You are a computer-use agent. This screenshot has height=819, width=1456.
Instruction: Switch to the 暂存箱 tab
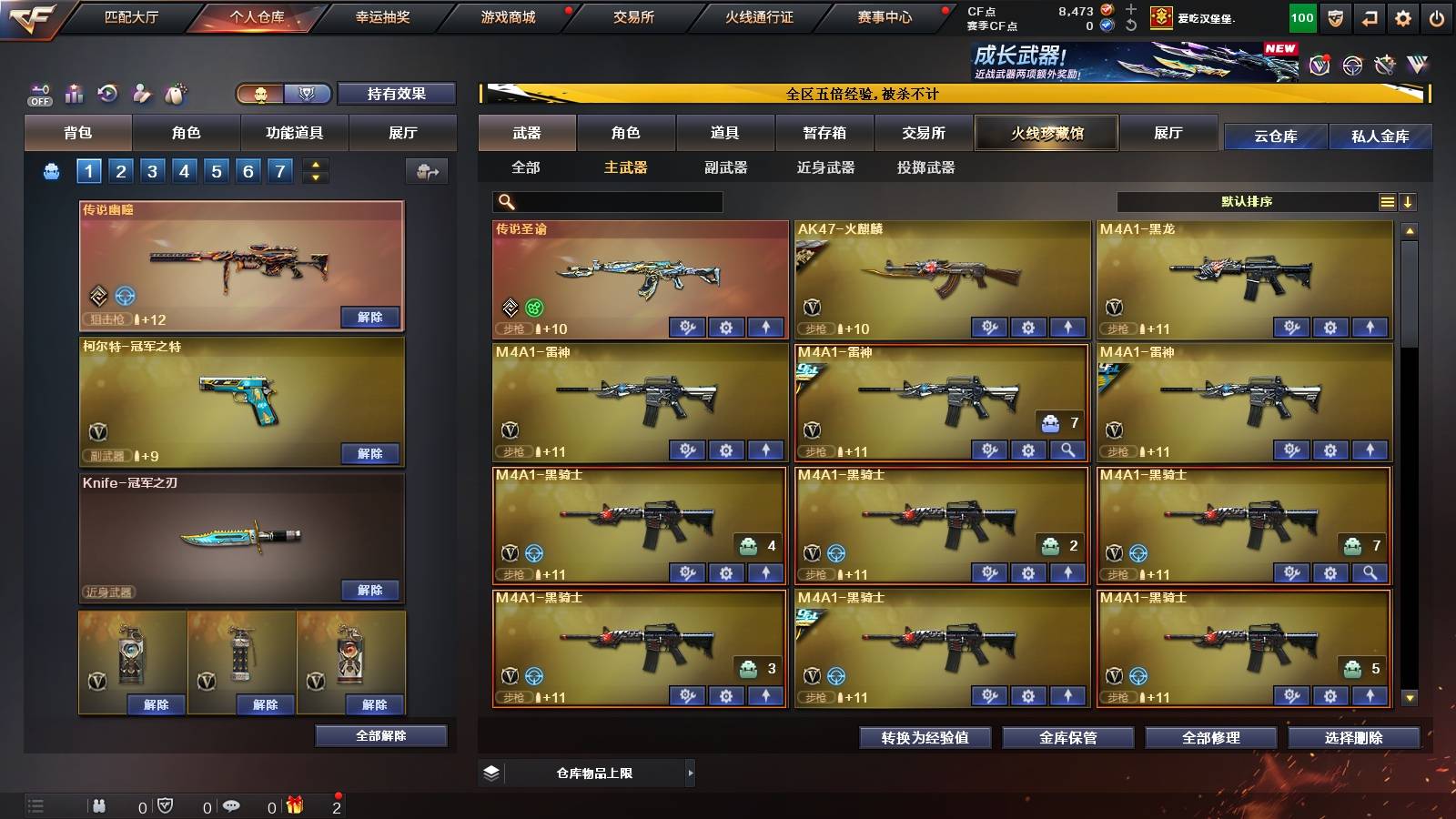pos(823,133)
